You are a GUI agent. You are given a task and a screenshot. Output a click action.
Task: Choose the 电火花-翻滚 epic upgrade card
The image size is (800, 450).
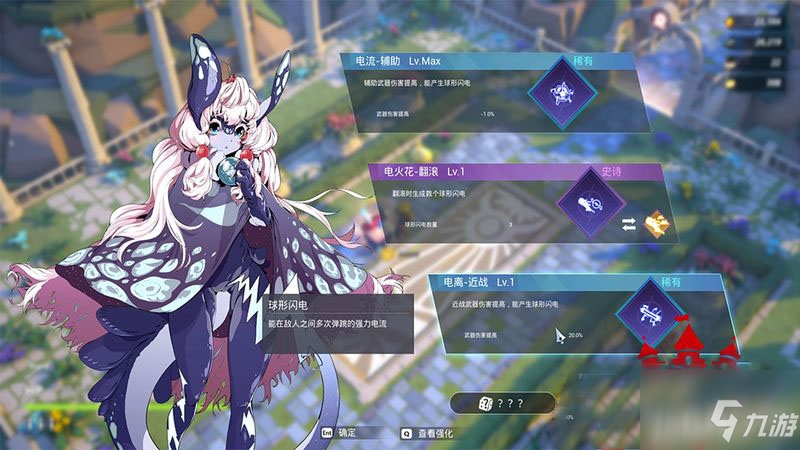click(515, 205)
